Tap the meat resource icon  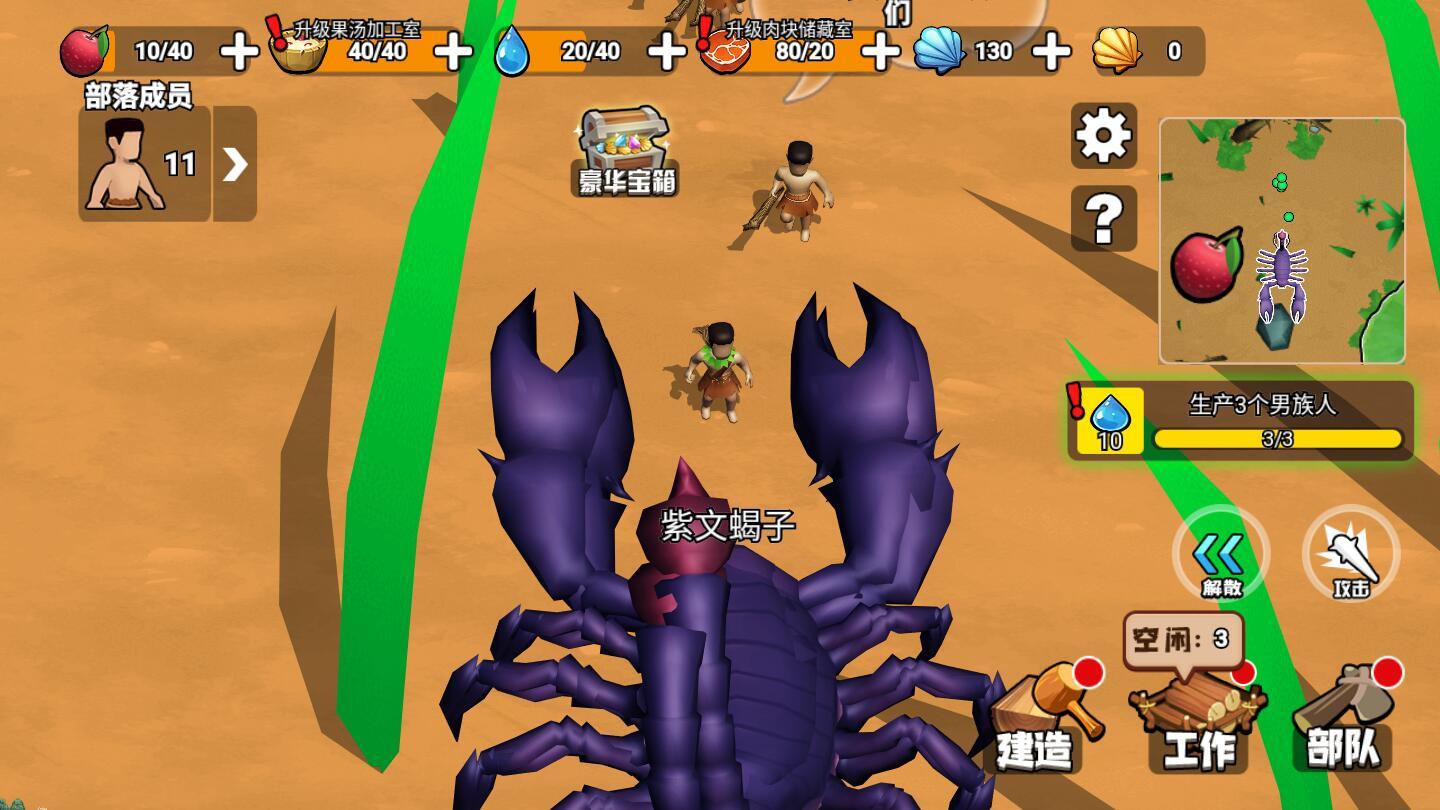[x=725, y=51]
